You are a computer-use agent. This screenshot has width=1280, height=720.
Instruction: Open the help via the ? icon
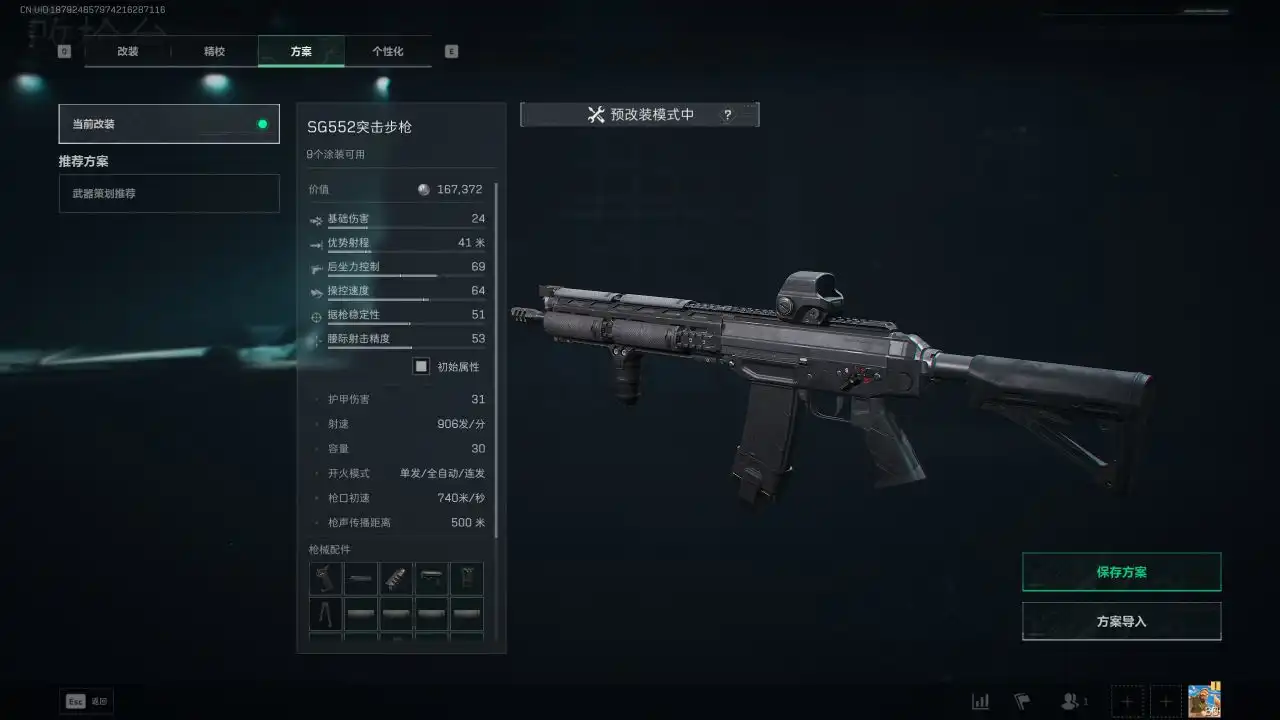pos(727,114)
